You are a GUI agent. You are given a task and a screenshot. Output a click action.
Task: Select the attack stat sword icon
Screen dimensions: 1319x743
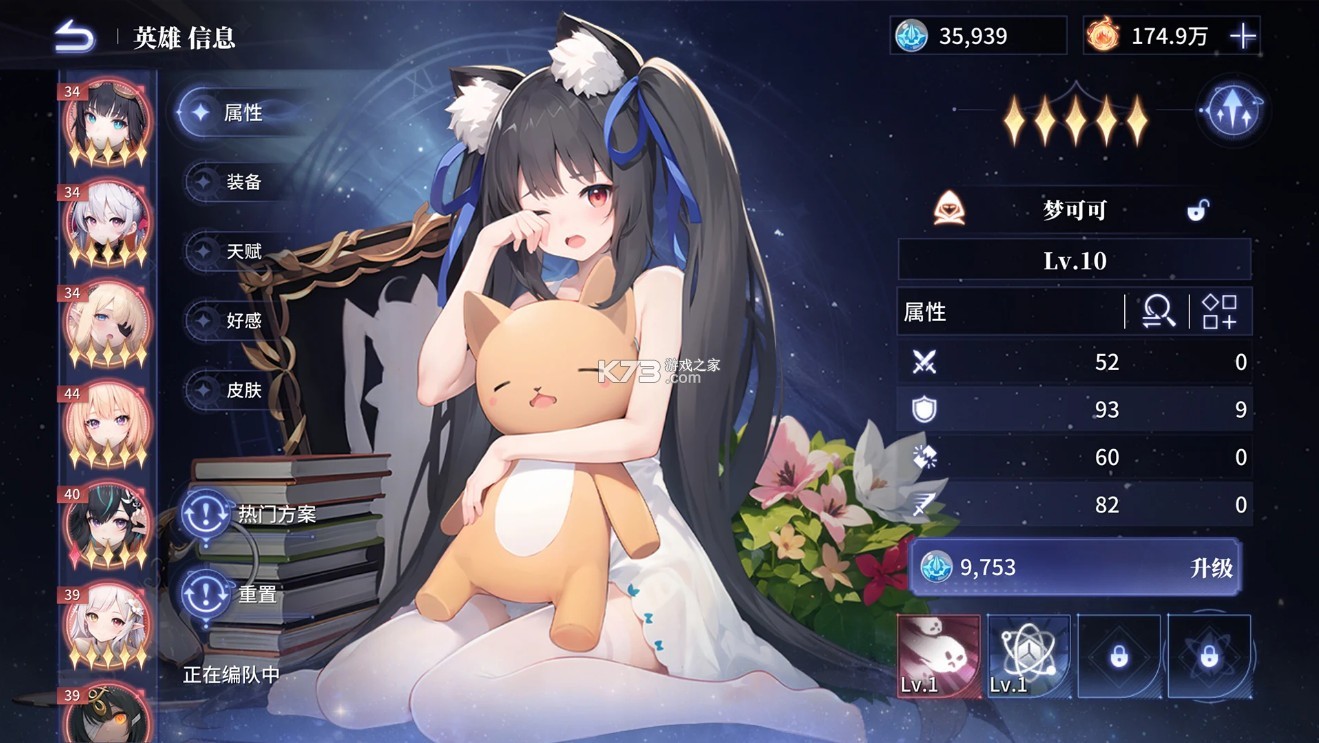926,362
